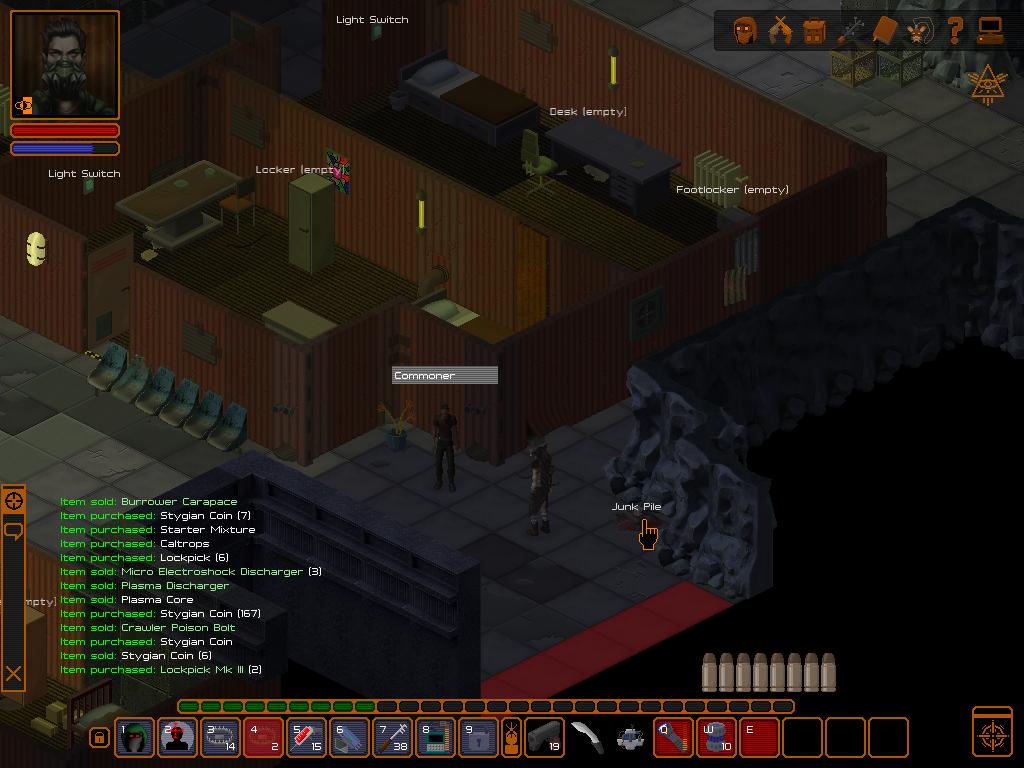Open the crossed pistols combat stats icon
Screen dimensions: 1024x768
click(x=779, y=30)
